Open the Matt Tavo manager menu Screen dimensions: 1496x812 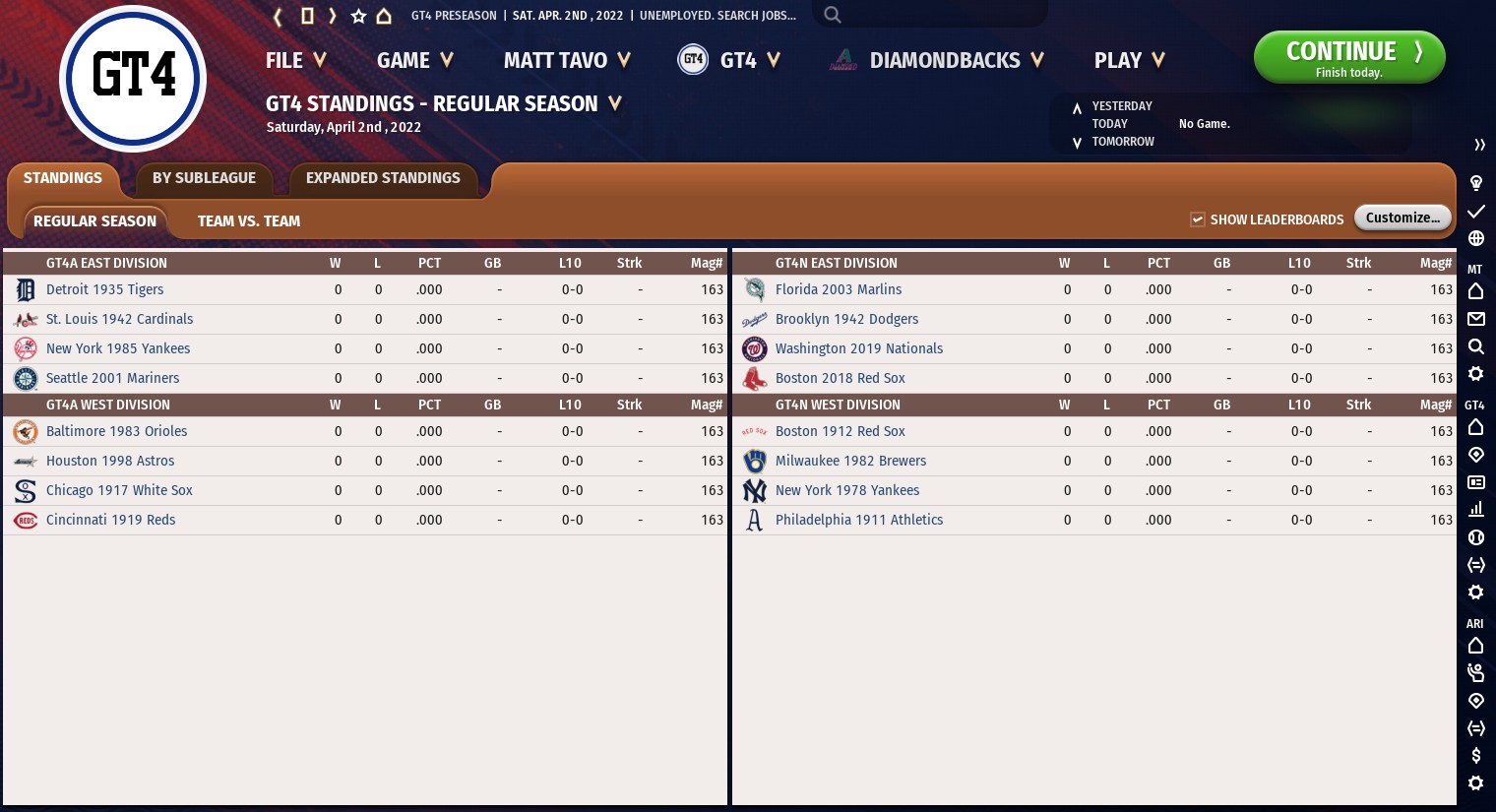[x=566, y=61]
